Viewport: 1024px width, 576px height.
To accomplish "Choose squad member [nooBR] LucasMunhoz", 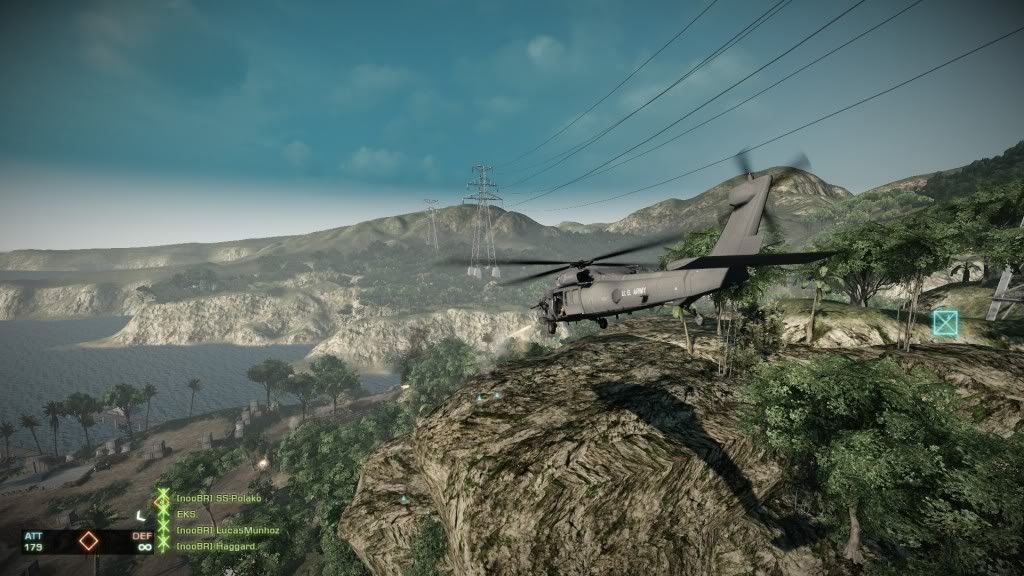I will pyautogui.click(x=226, y=530).
